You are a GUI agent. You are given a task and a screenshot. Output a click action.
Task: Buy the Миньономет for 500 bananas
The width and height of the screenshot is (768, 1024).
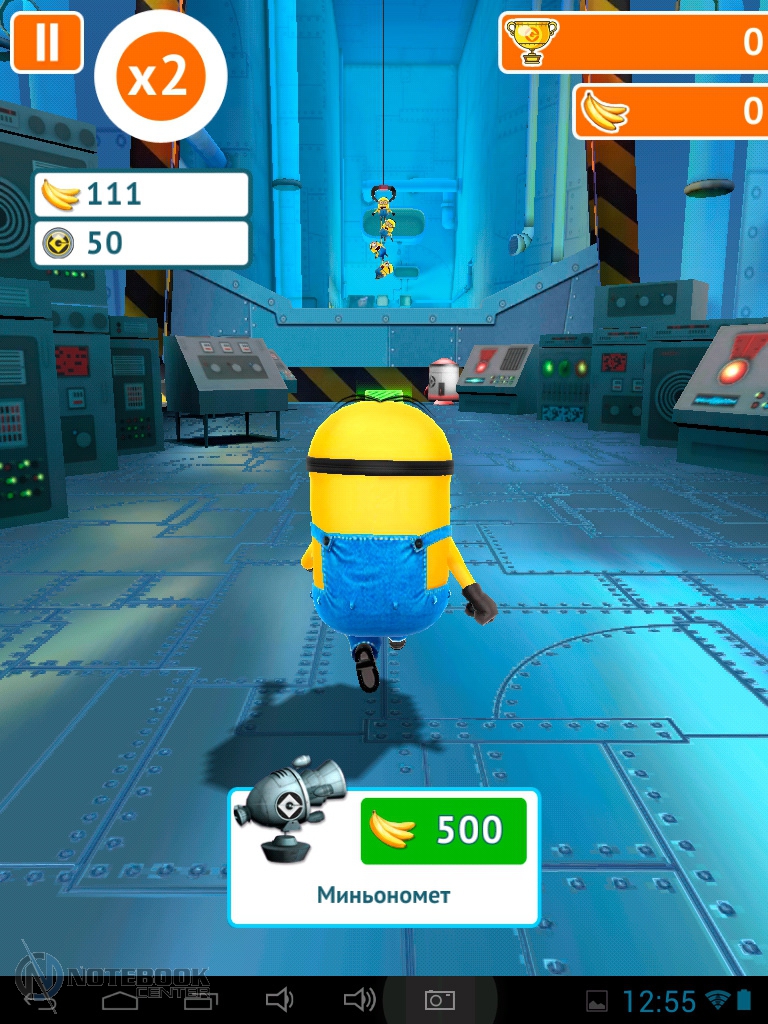point(443,830)
